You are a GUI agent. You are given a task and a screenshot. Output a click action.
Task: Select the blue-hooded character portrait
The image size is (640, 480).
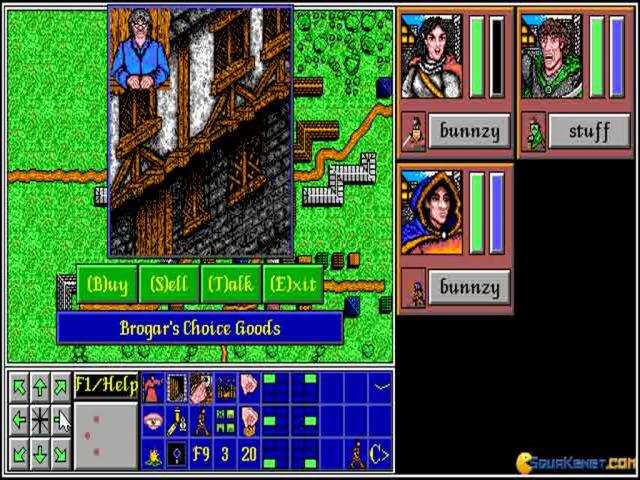[x=431, y=212]
